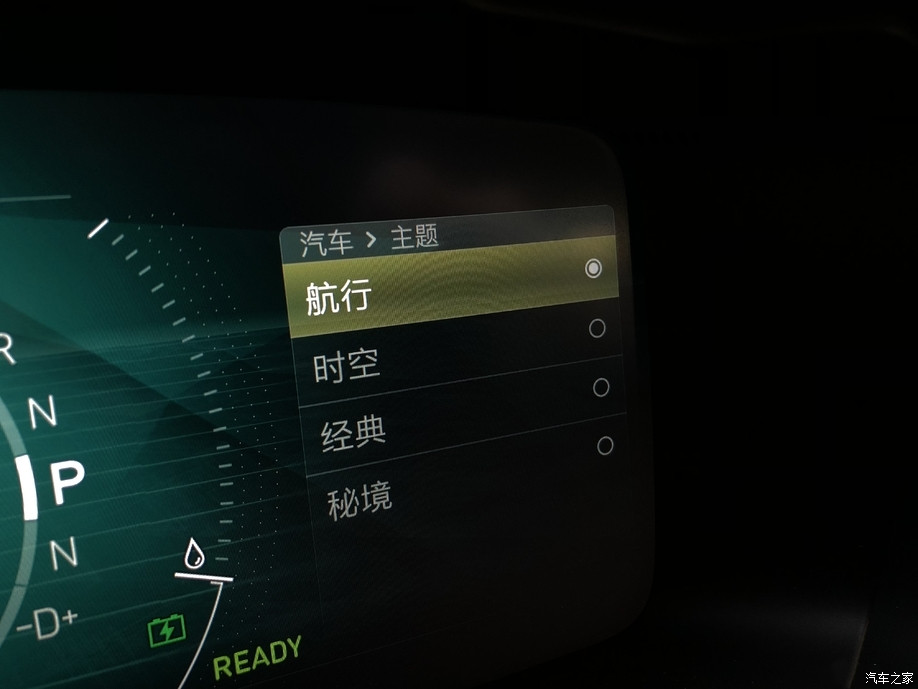Choose the 时空 theme option

(x=346, y=367)
